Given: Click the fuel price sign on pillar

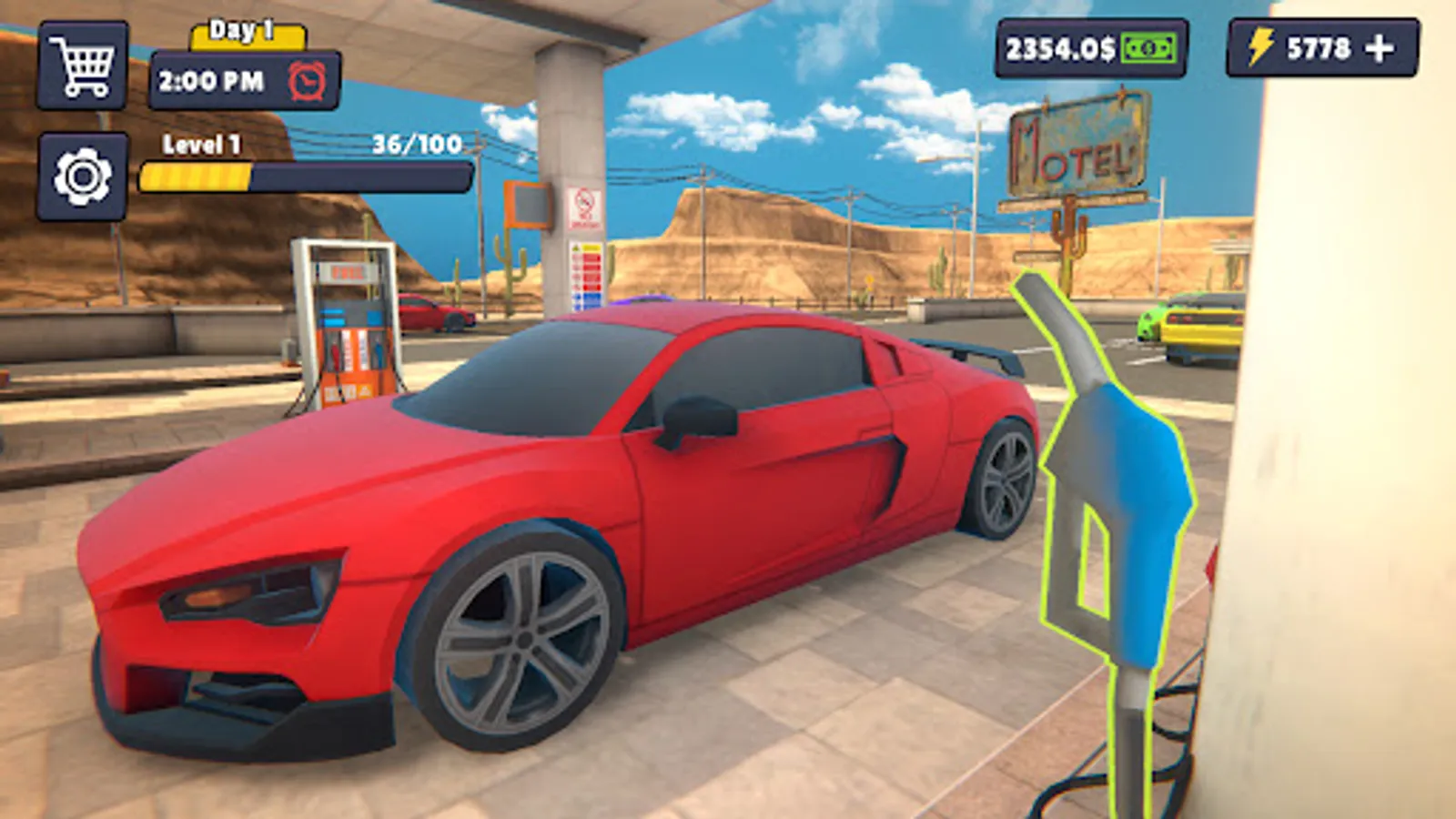Looking at the screenshot, I should click(x=583, y=273).
